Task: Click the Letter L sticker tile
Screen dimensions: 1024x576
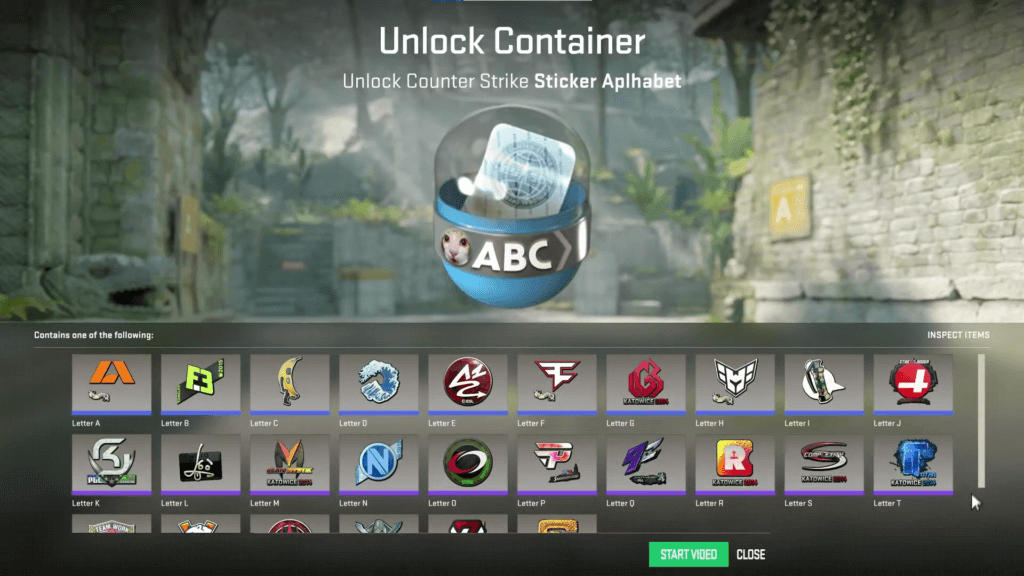Action: [x=200, y=464]
